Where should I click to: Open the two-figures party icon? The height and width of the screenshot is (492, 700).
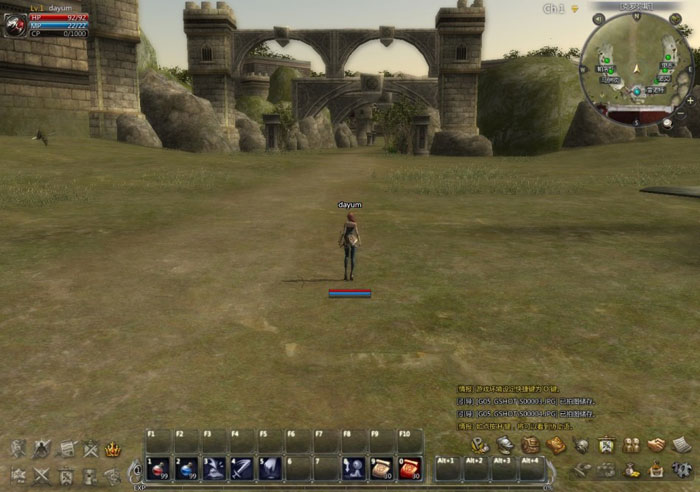point(631,445)
